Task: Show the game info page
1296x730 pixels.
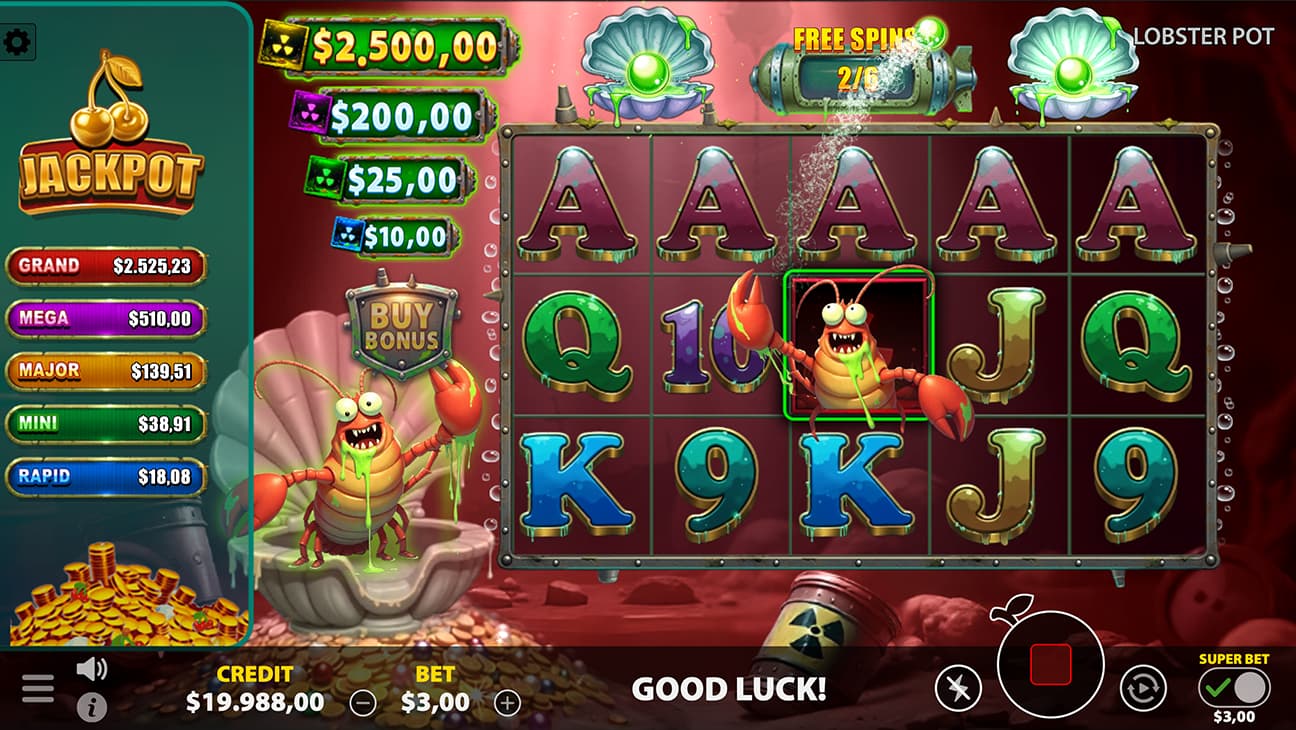Action: [x=91, y=707]
